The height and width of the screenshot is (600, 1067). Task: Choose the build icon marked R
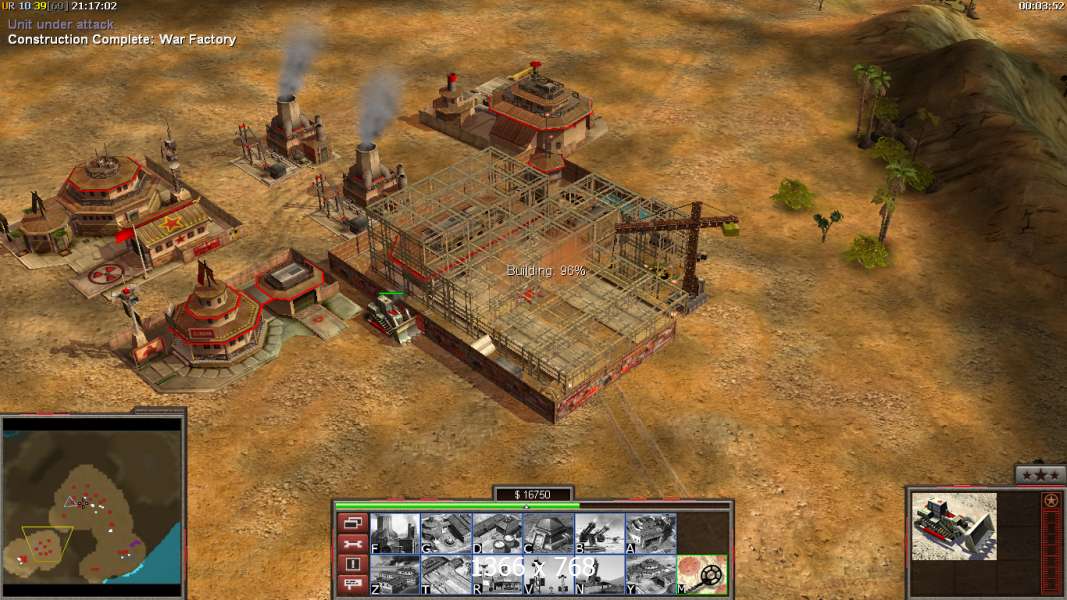(x=497, y=574)
